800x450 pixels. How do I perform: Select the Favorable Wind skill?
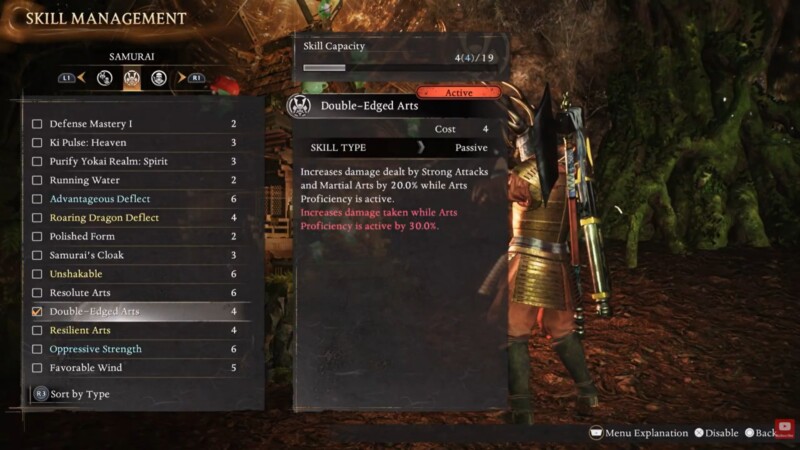[86, 368]
